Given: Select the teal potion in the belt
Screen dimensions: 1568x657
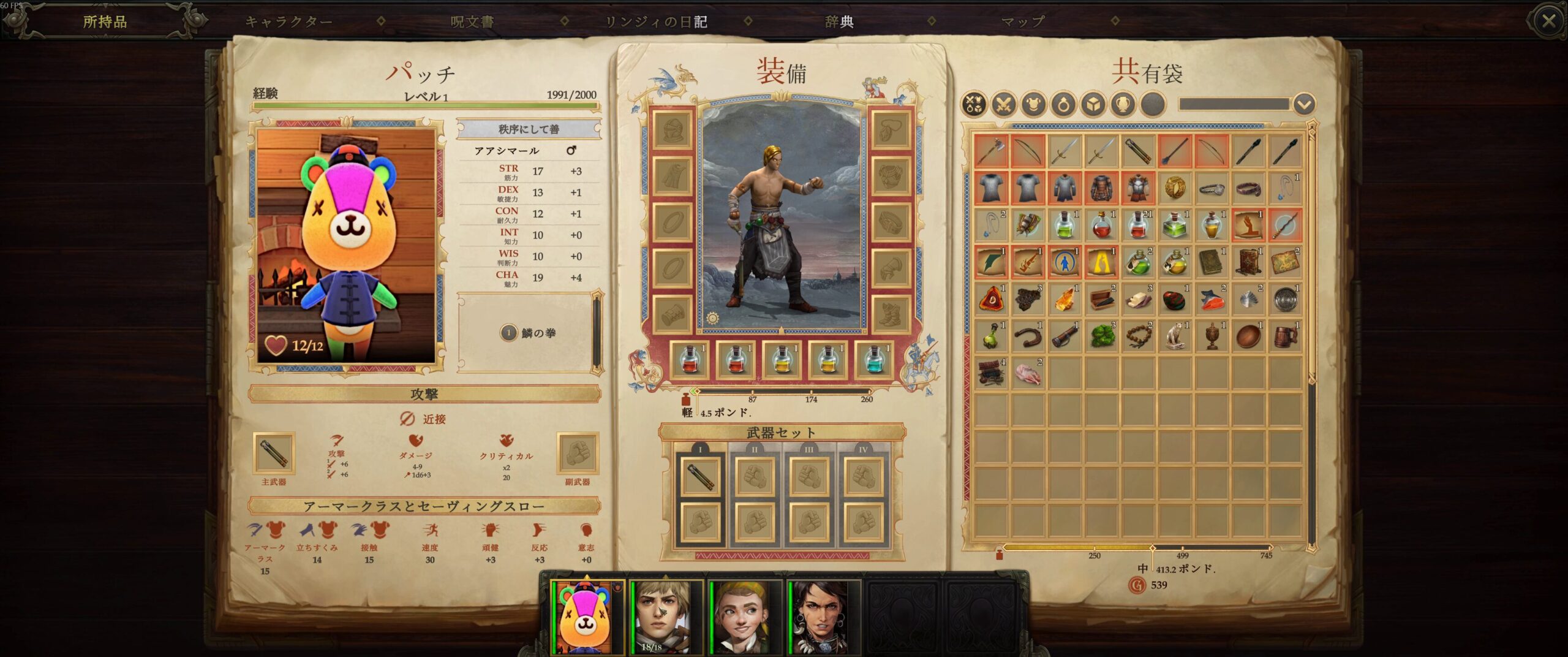Looking at the screenshot, I should pyautogui.click(x=874, y=360).
